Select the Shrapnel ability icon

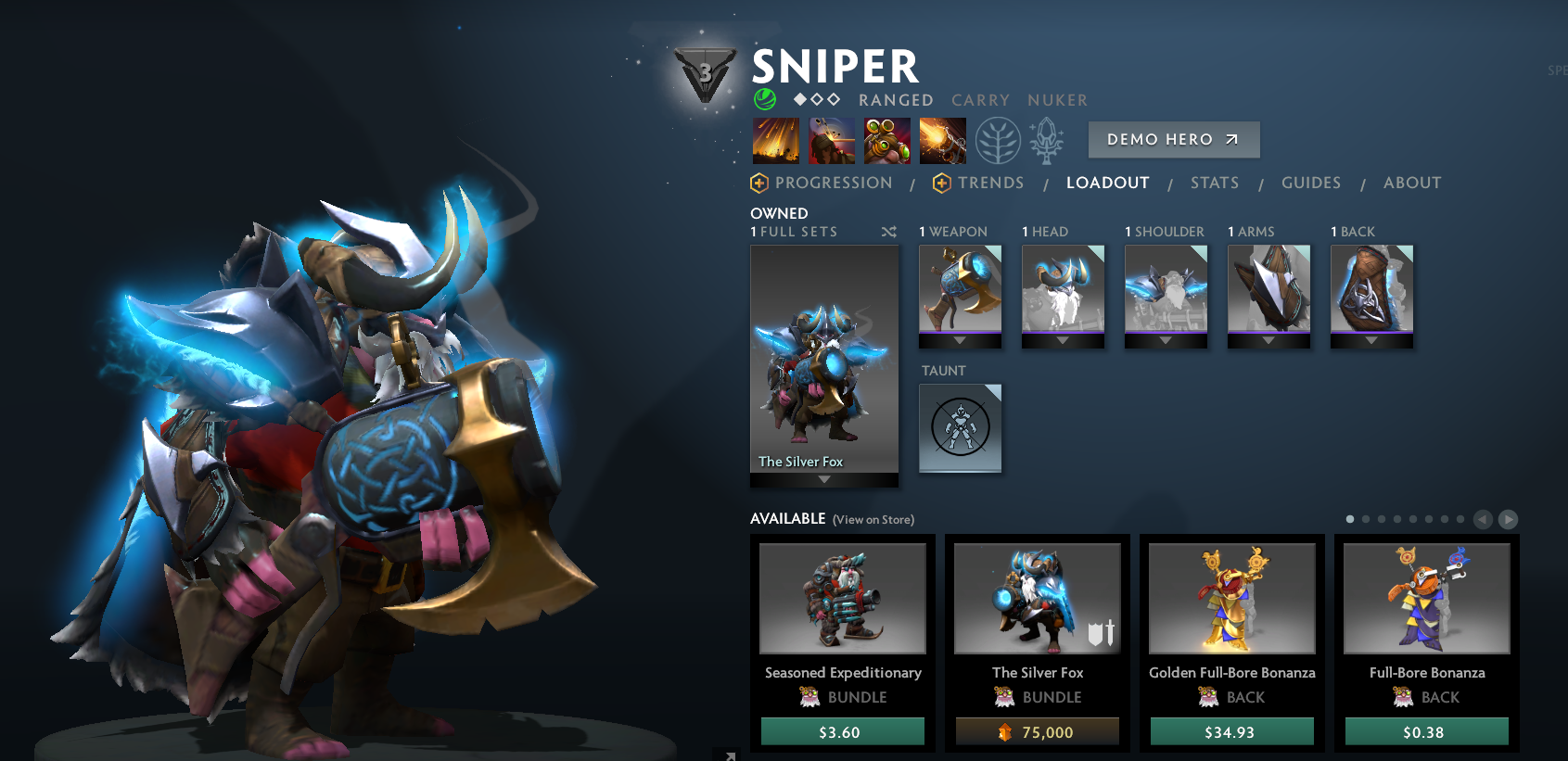tap(777, 141)
